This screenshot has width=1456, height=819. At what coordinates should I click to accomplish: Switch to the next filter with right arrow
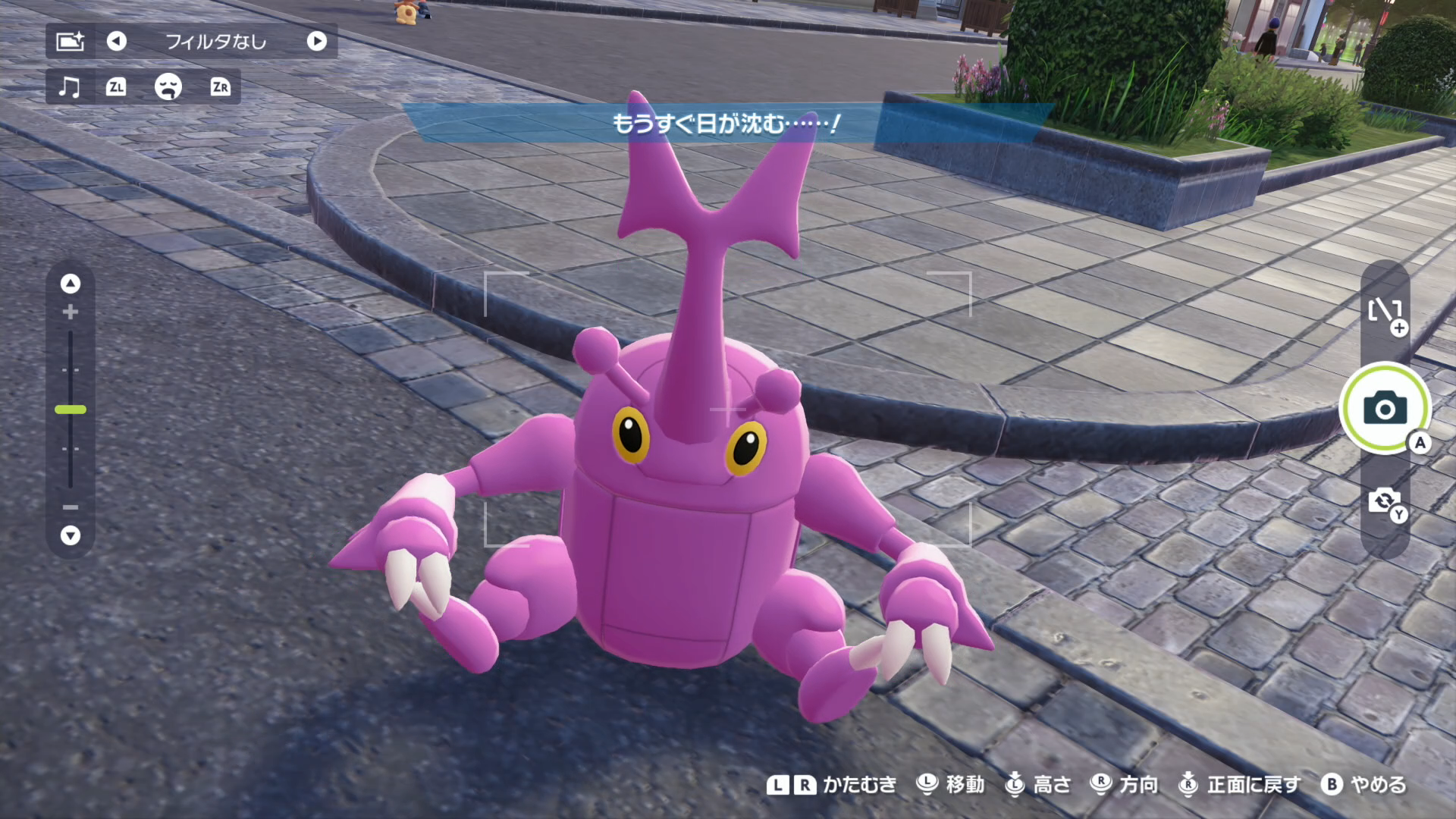[317, 41]
